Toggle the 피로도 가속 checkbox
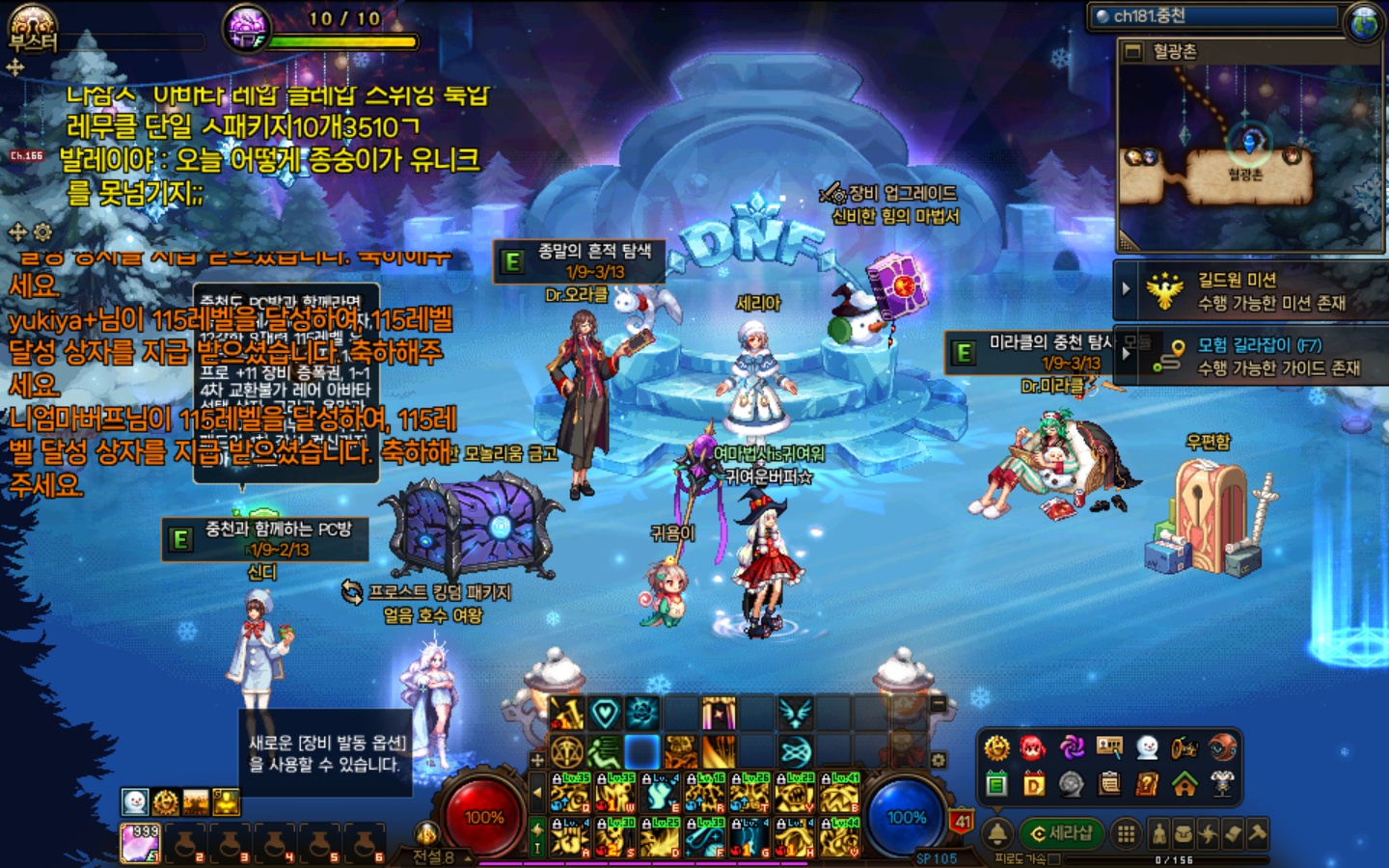Image resolution: width=1389 pixels, height=868 pixels. coord(1054,858)
